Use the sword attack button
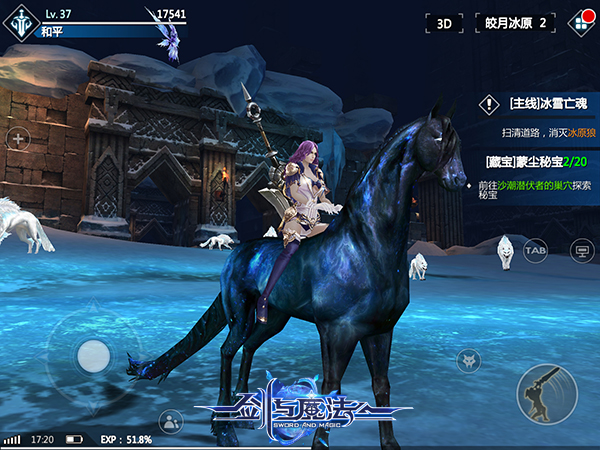The height and width of the screenshot is (450, 600). [x=546, y=393]
